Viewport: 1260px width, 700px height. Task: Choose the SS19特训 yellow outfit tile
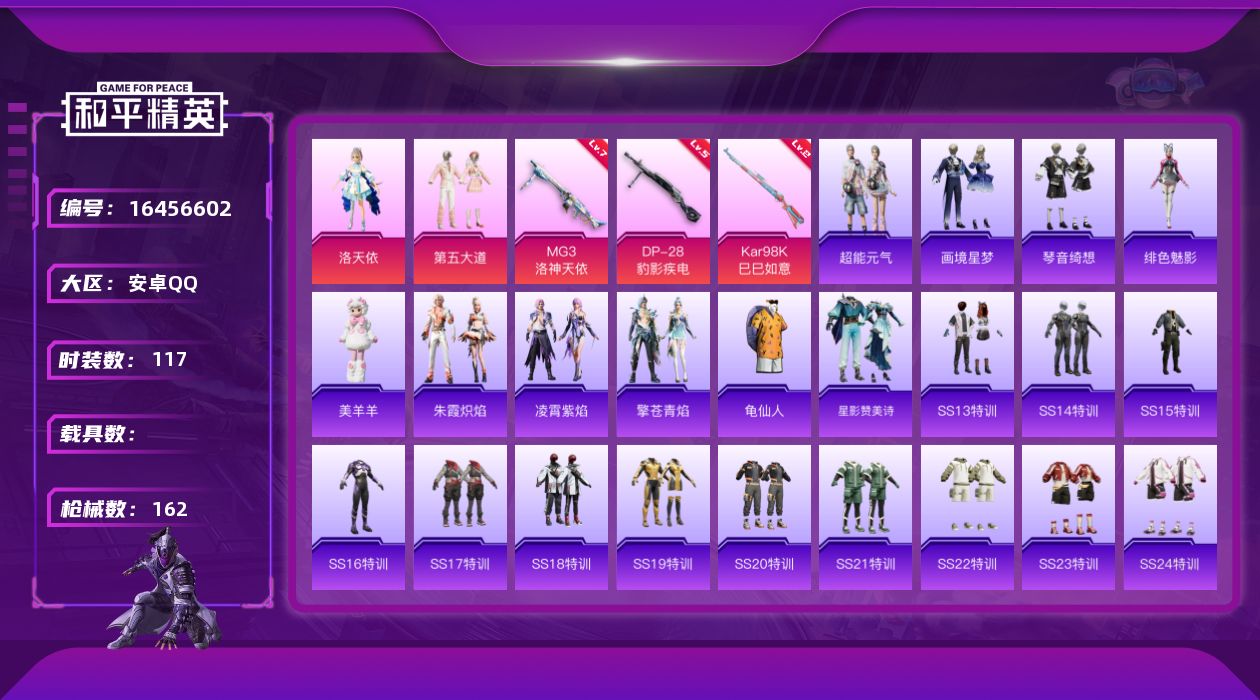pyautogui.click(x=663, y=517)
